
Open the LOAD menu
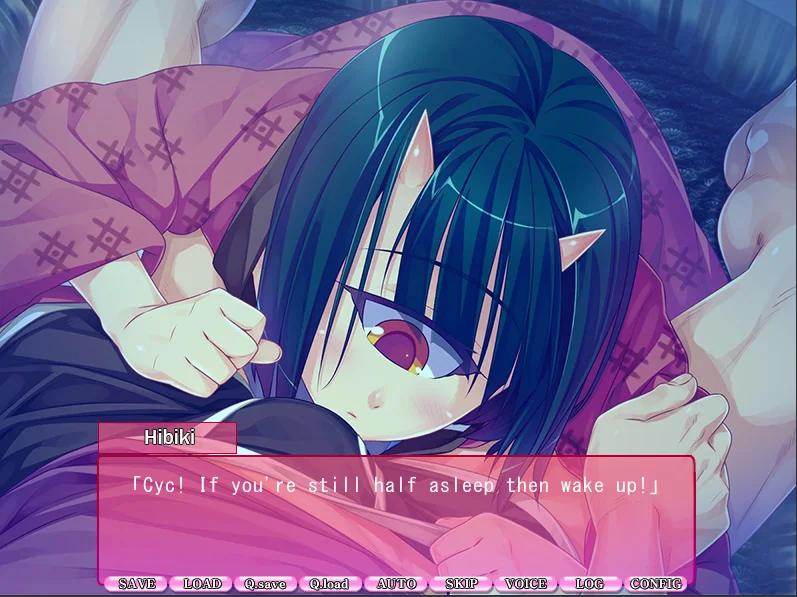[x=202, y=584]
